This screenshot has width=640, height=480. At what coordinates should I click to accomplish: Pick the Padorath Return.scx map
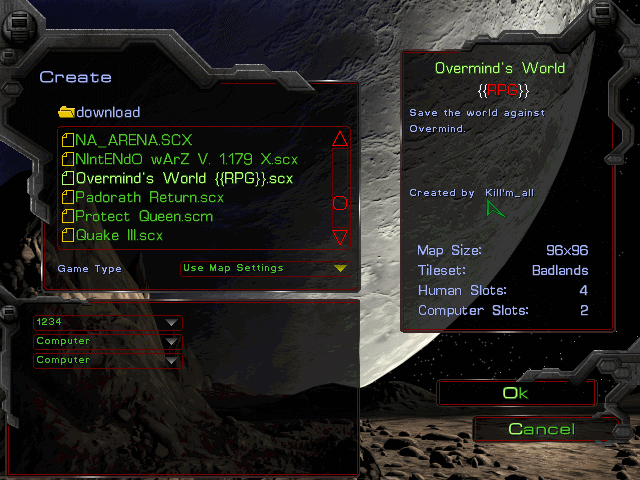click(x=149, y=197)
